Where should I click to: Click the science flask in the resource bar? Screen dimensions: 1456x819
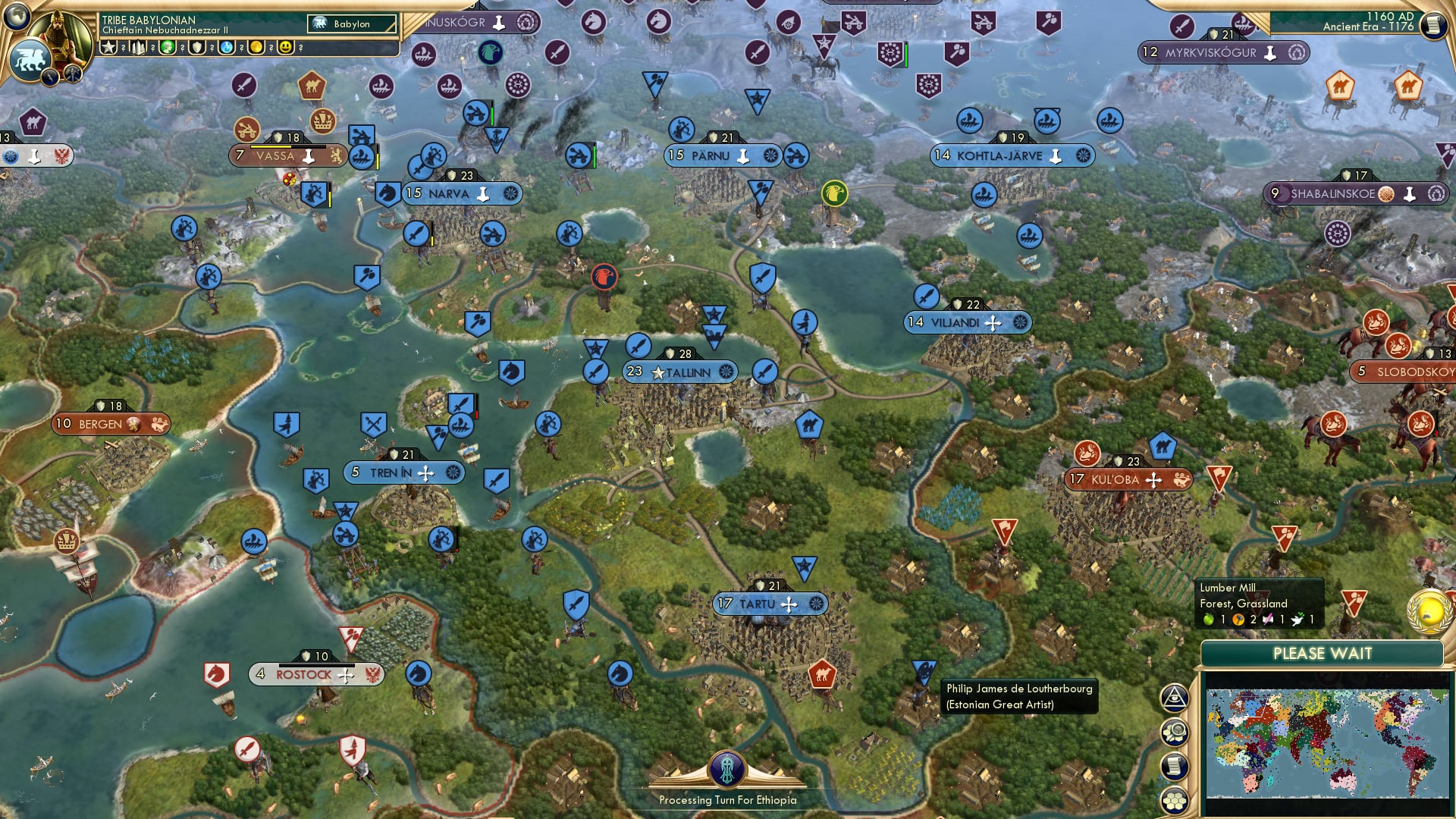[x=226, y=47]
